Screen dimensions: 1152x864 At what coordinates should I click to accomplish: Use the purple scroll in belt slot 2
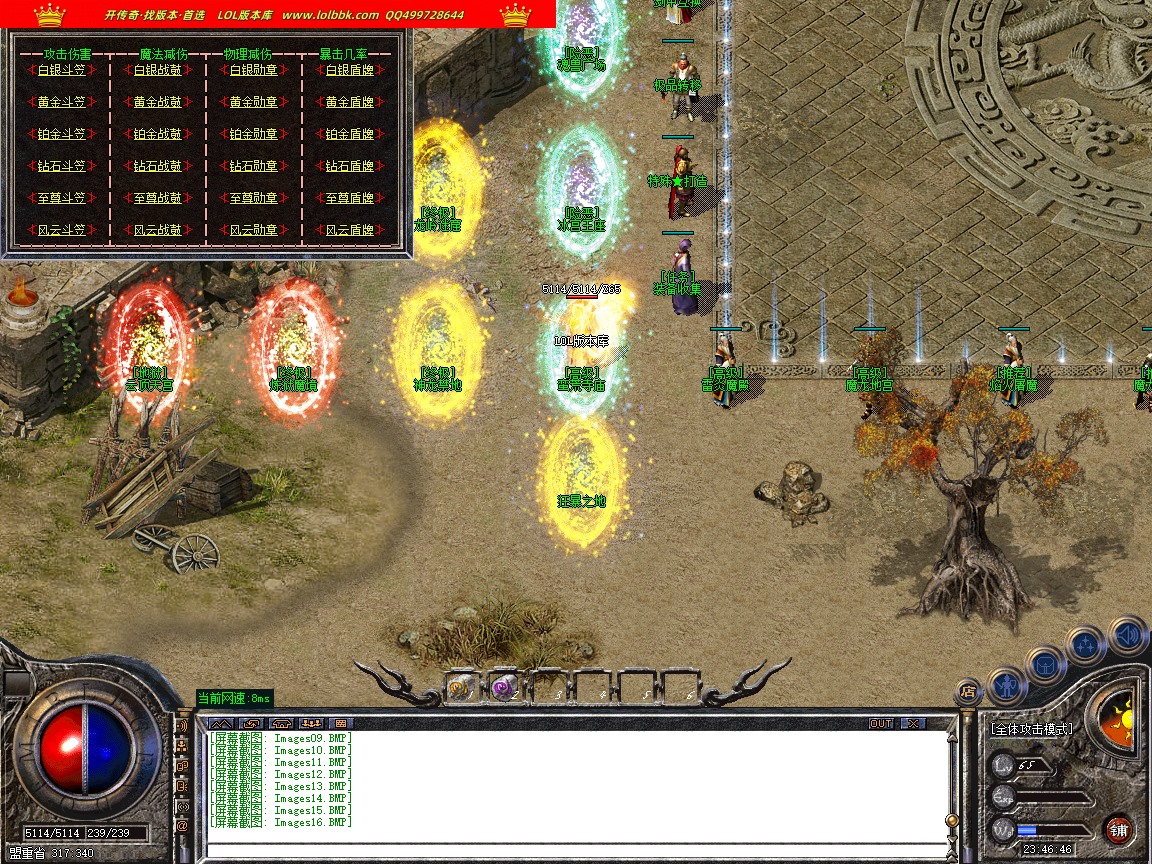[x=504, y=687]
